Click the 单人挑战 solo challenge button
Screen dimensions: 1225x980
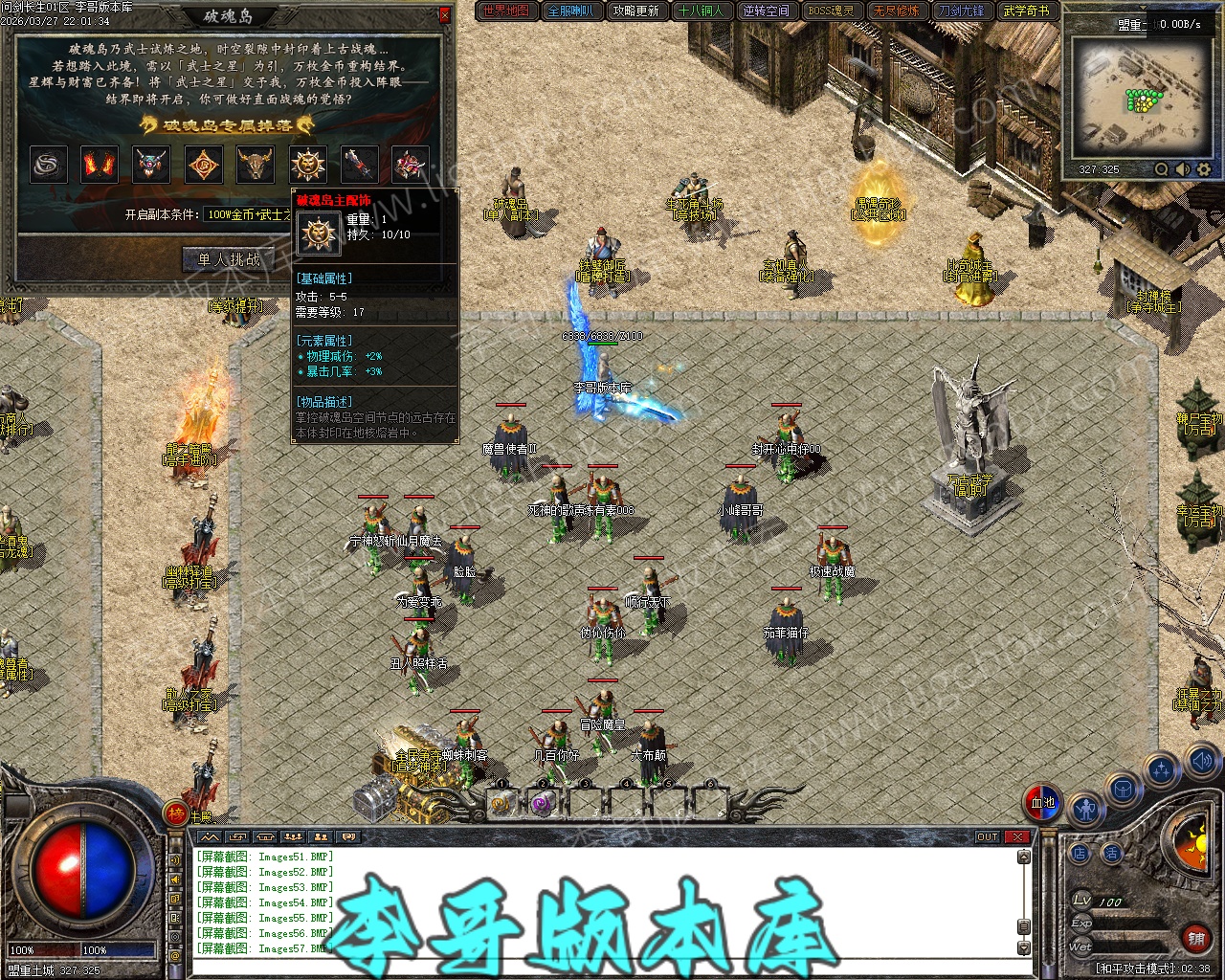point(229,259)
